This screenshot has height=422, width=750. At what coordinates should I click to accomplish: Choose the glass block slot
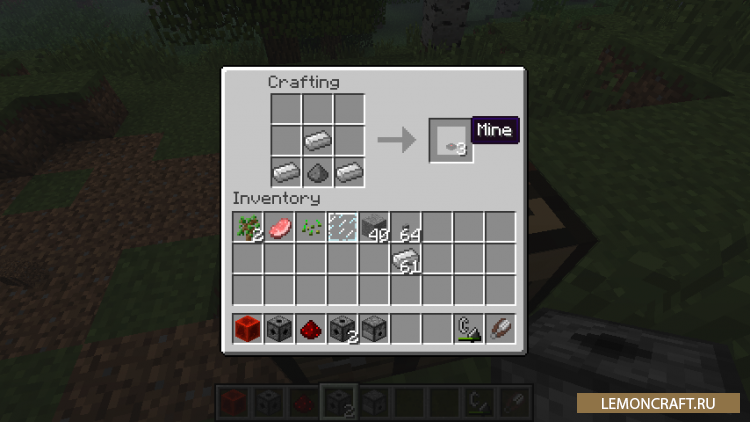coord(342,227)
